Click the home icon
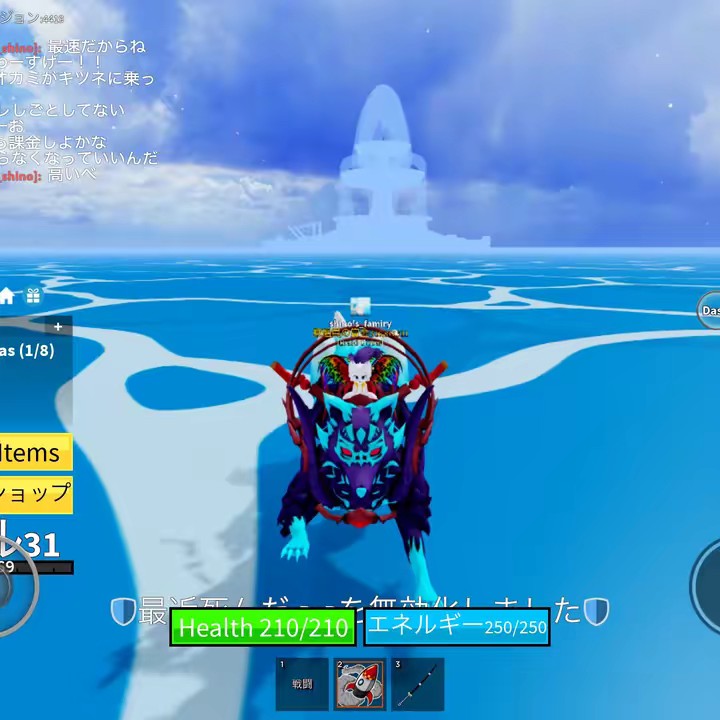The width and height of the screenshot is (720, 720). [7, 296]
